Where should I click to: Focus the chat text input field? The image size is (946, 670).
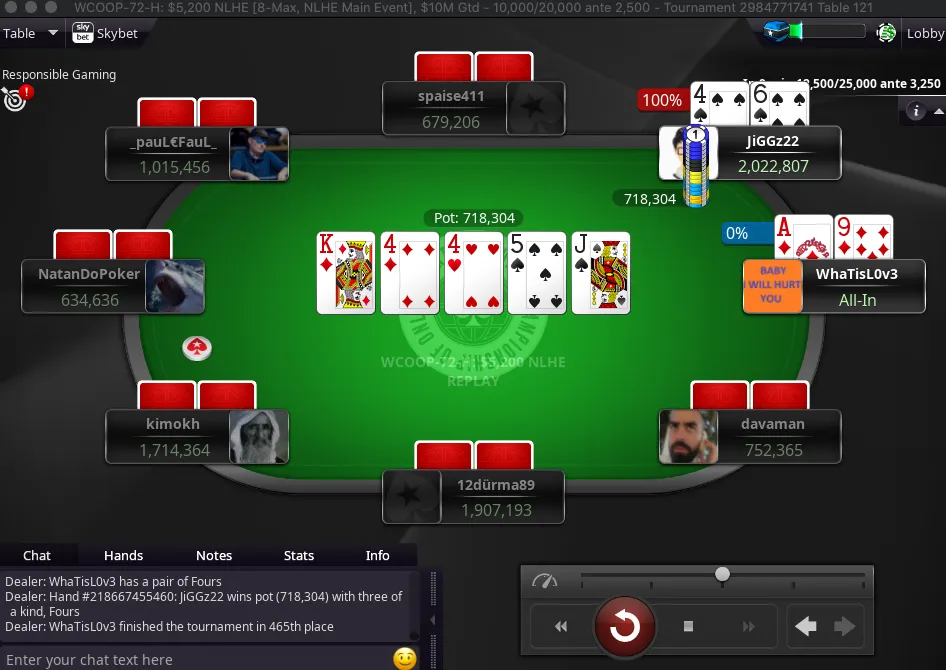(x=195, y=659)
